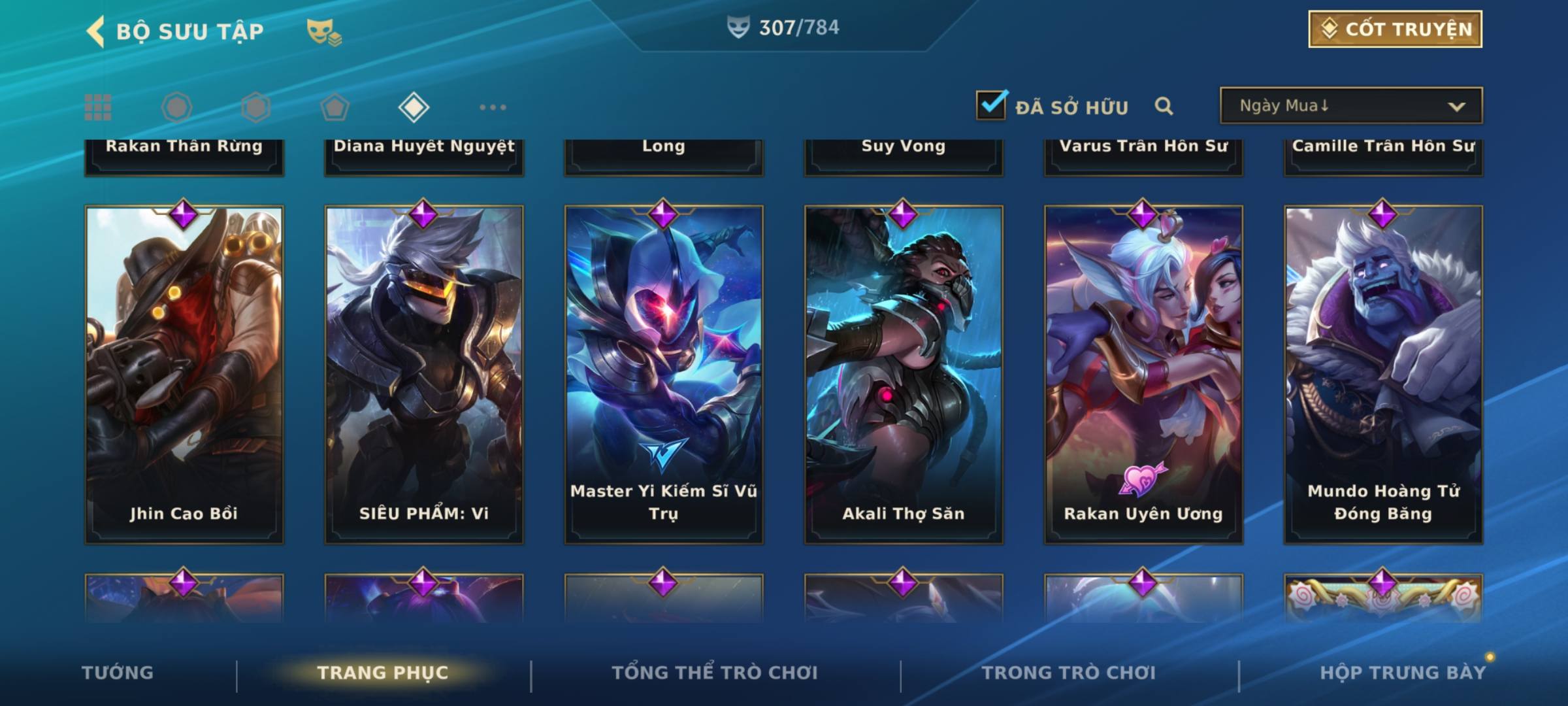The height and width of the screenshot is (706, 1568).
Task: Select the Jhin Cao Bồi skin card
Action: (184, 374)
